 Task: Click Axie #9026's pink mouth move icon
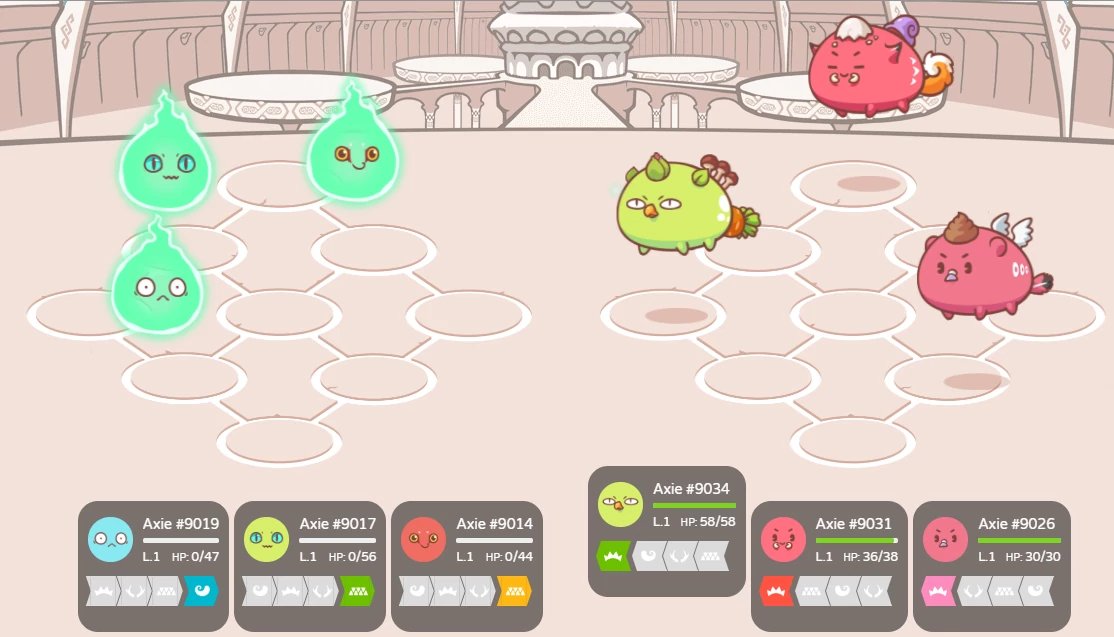(x=939, y=591)
